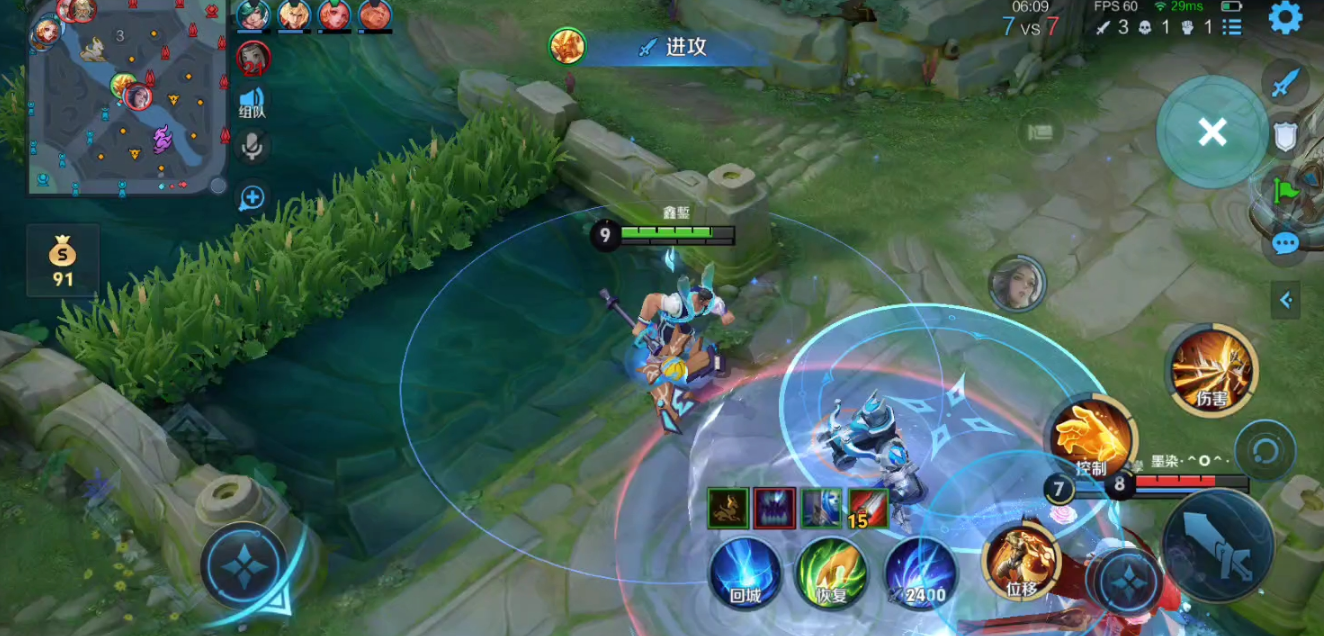Open the chat bubble messages
Viewport: 1324px width, 636px height.
(1285, 243)
